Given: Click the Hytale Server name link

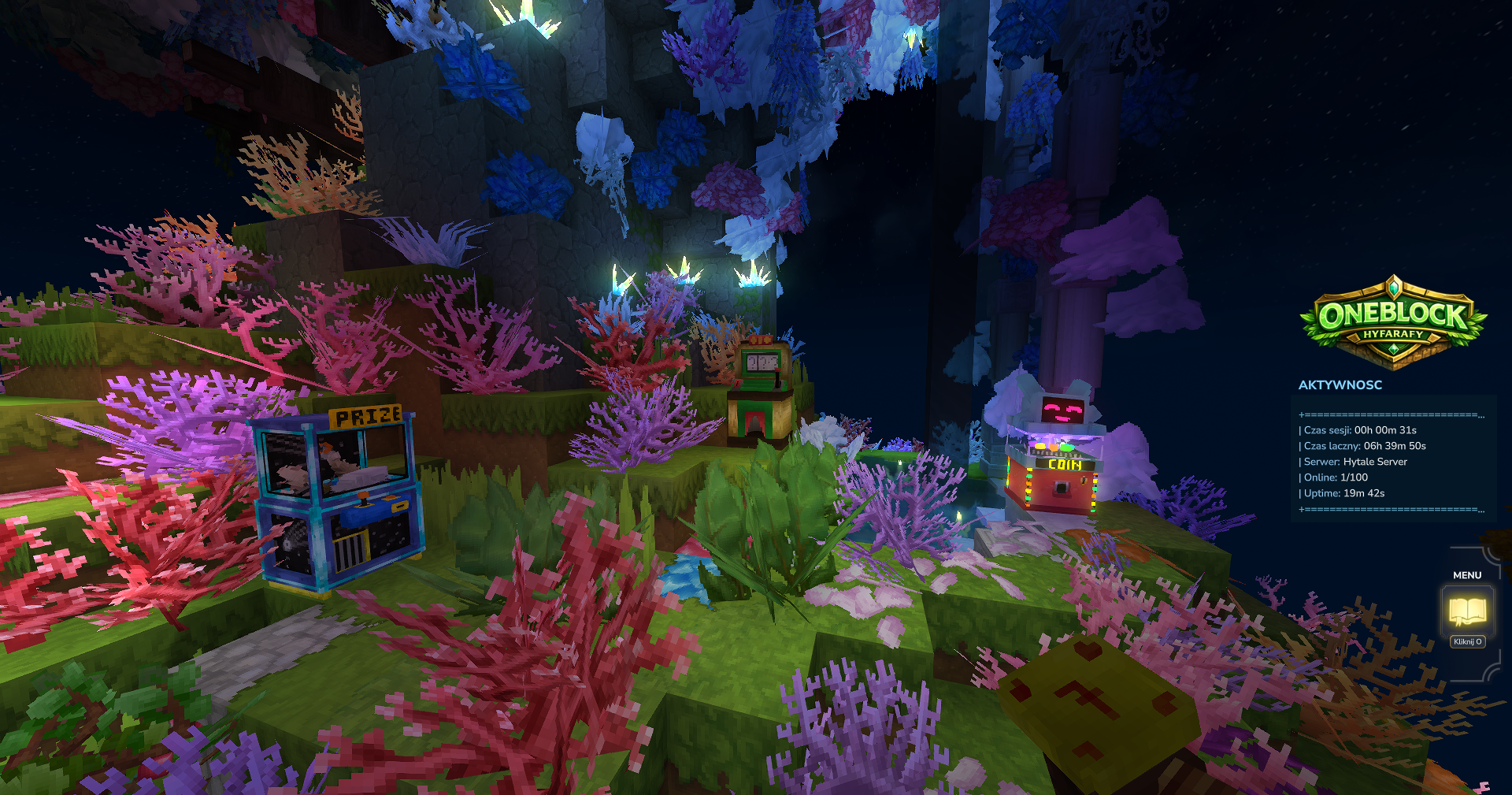Looking at the screenshot, I should (1380, 462).
